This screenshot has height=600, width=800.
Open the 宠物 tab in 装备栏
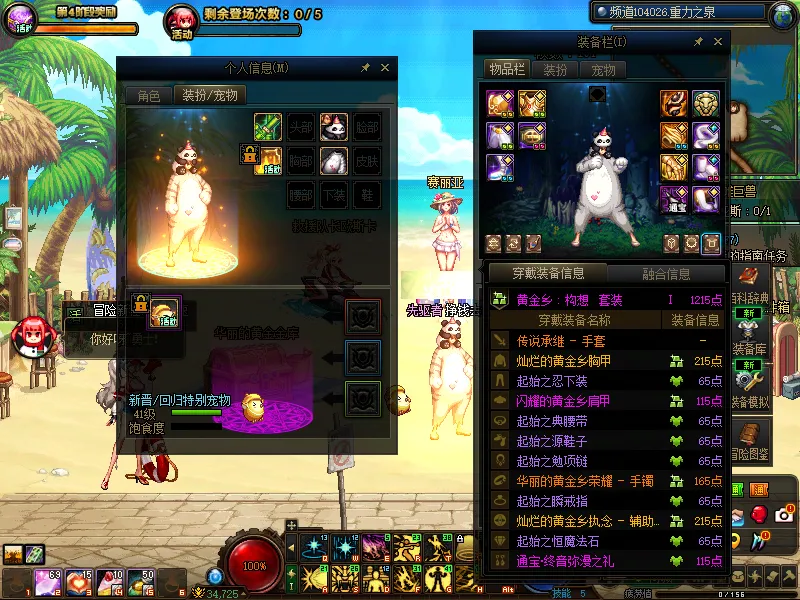(x=603, y=70)
